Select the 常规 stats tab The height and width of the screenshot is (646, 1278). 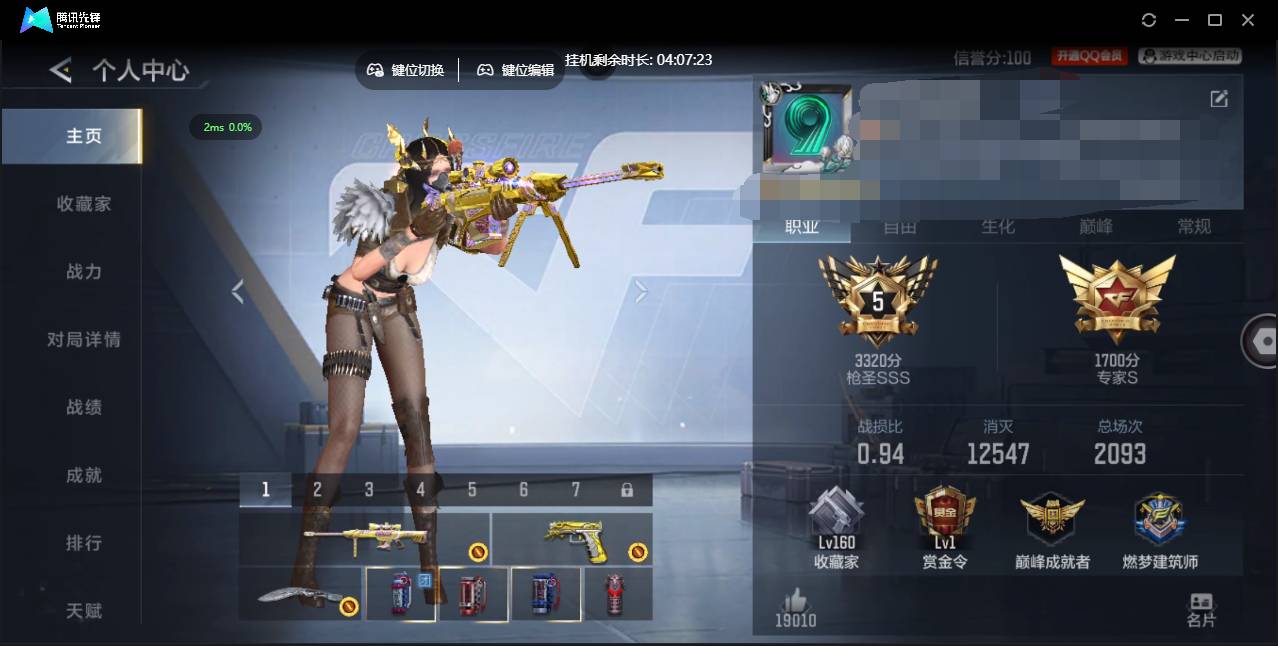[x=1194, y=227]
